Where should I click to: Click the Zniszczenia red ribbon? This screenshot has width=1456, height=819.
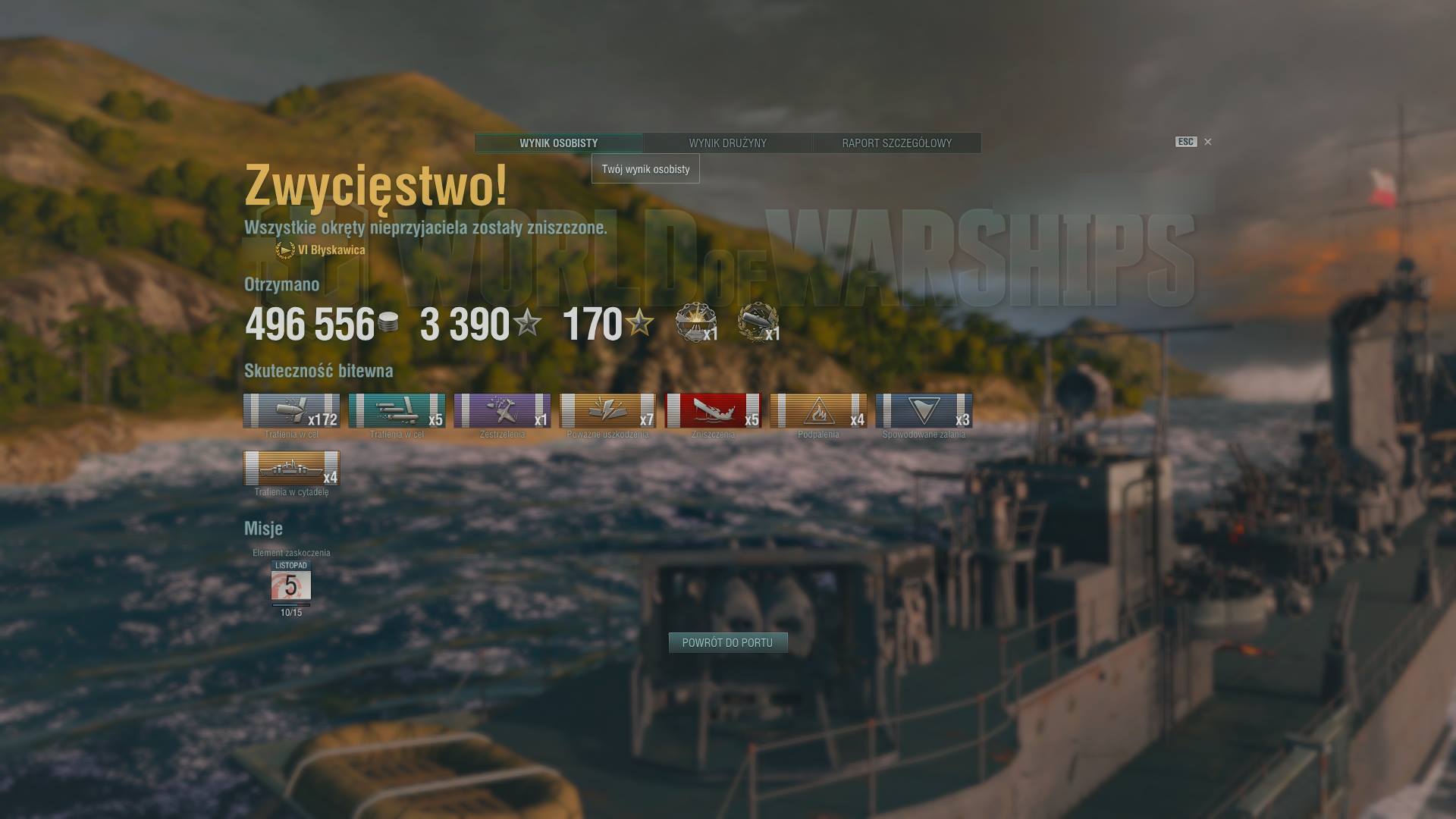pos(713,411)
